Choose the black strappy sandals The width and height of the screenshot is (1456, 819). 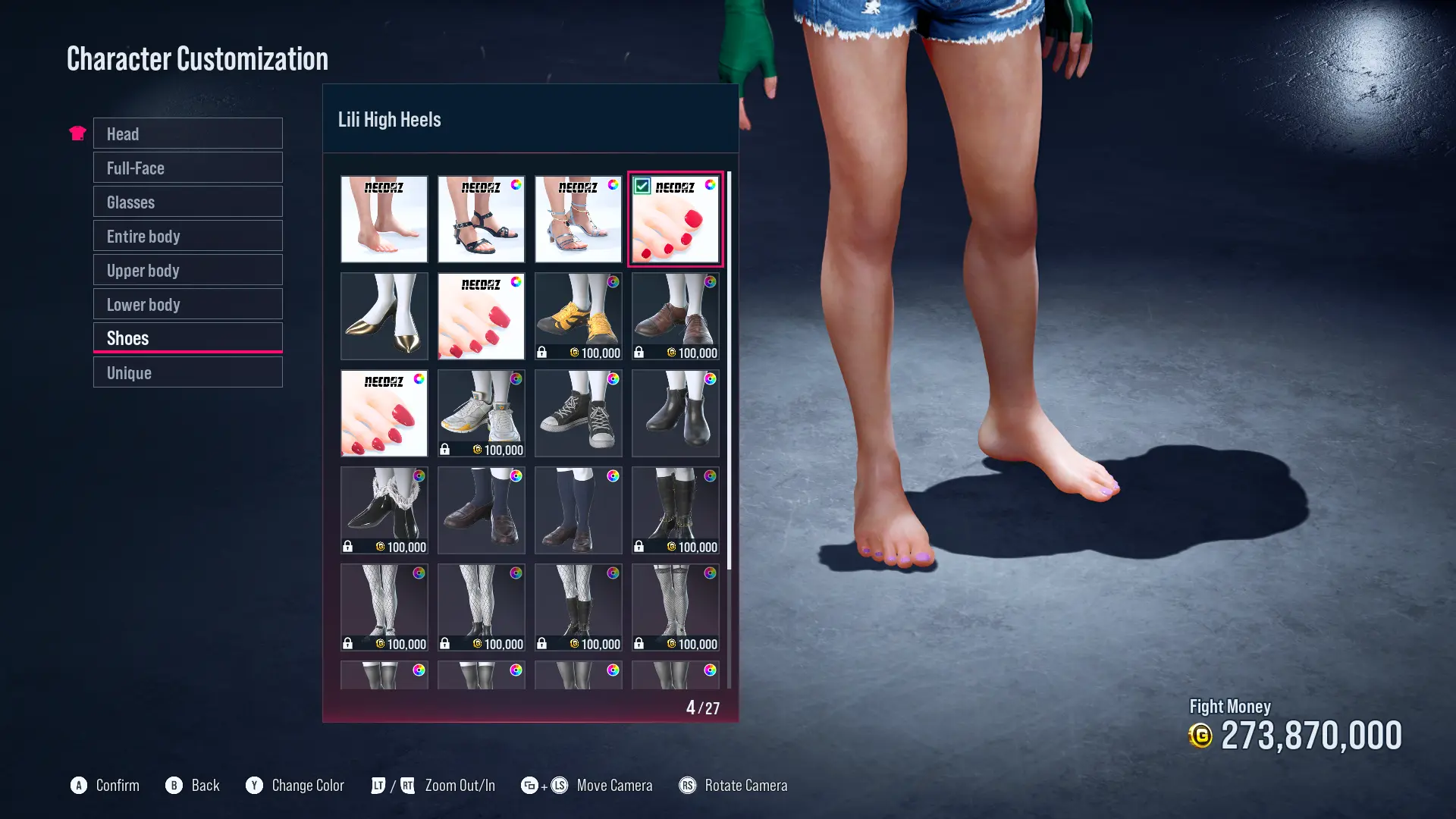[x=481, y=219]
